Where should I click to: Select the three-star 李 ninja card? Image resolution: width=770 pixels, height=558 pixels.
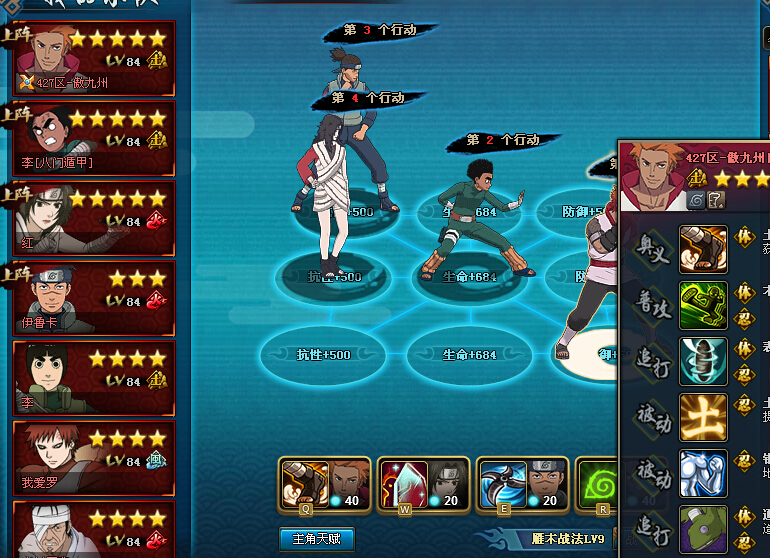pyautogui.click(x=94, y=377)
